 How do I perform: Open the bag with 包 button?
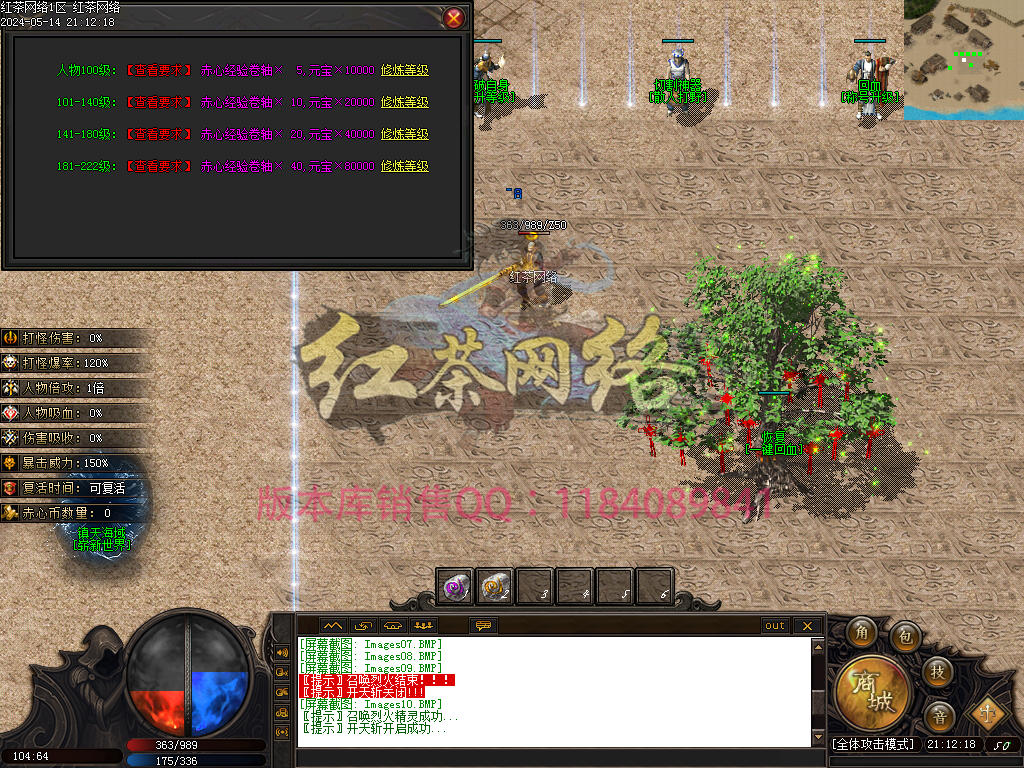(x=905, y=635)
